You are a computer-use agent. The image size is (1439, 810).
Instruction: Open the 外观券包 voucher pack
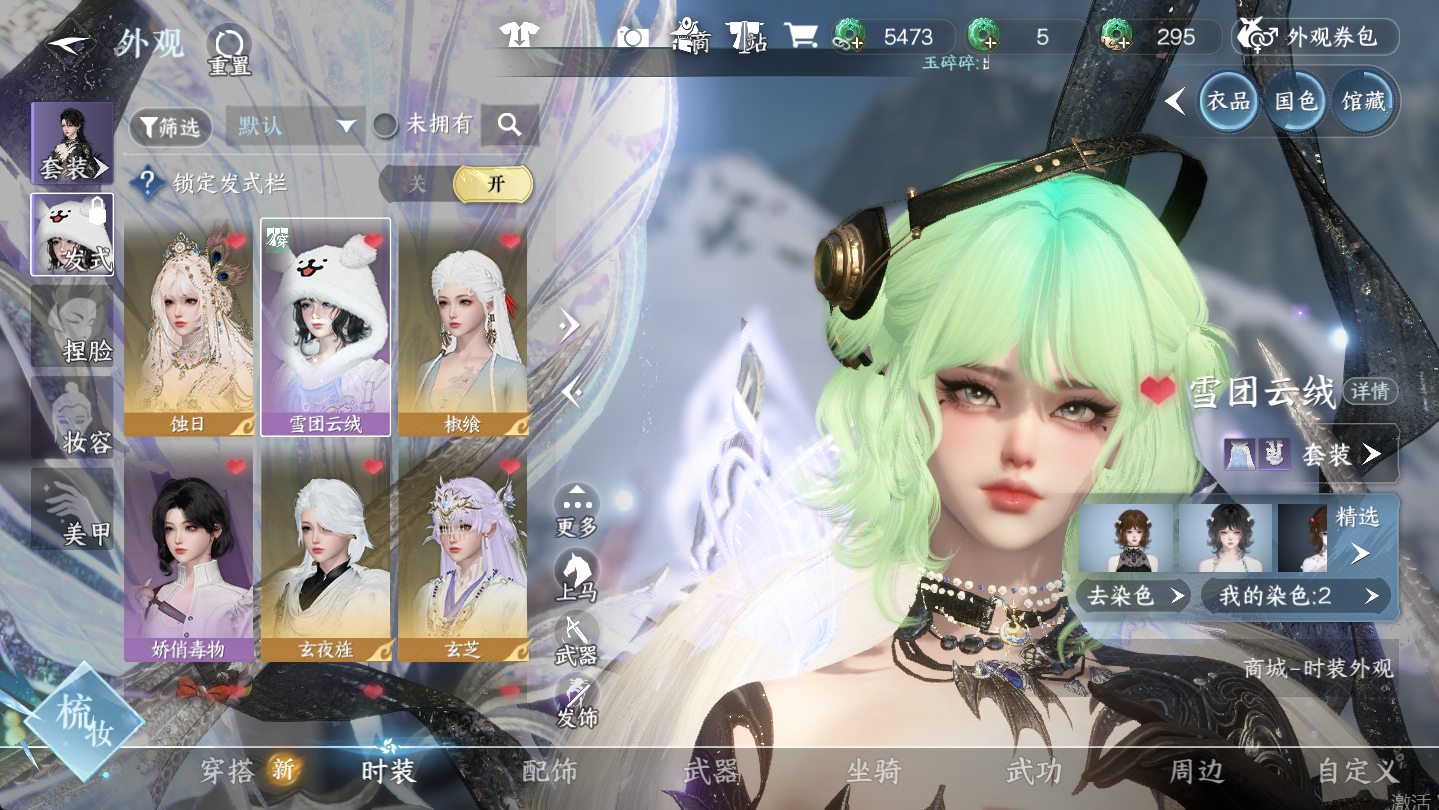[1315, 37]
